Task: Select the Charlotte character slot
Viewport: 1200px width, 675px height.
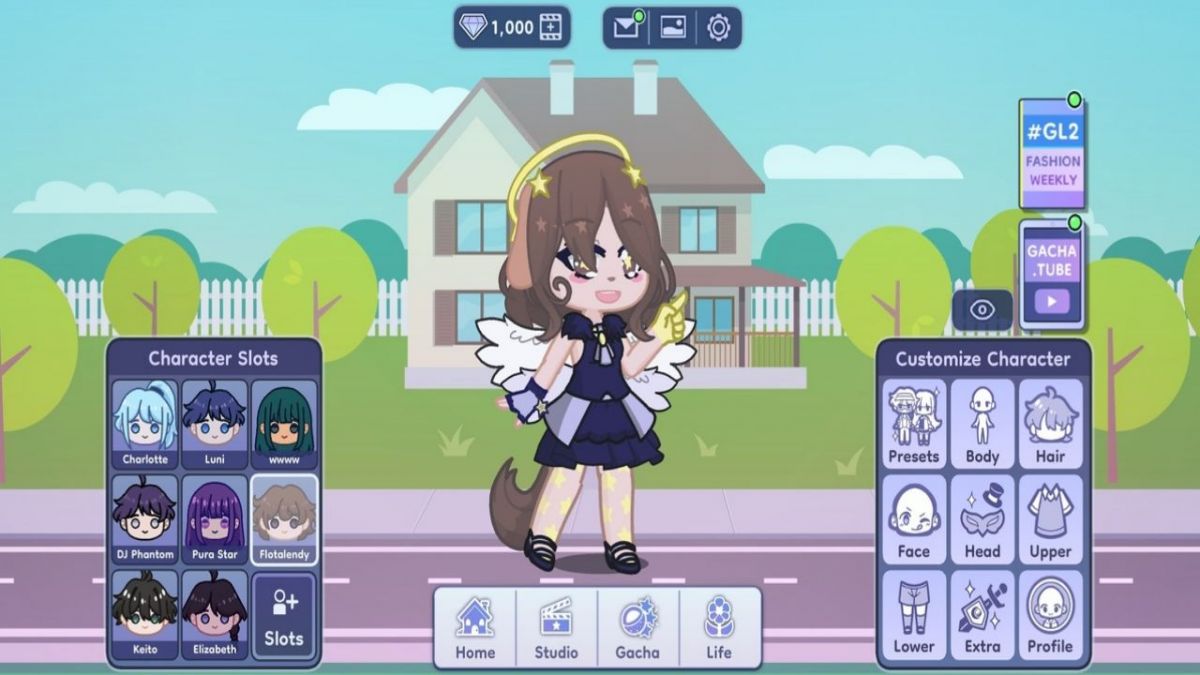Action: coord(145,424)
